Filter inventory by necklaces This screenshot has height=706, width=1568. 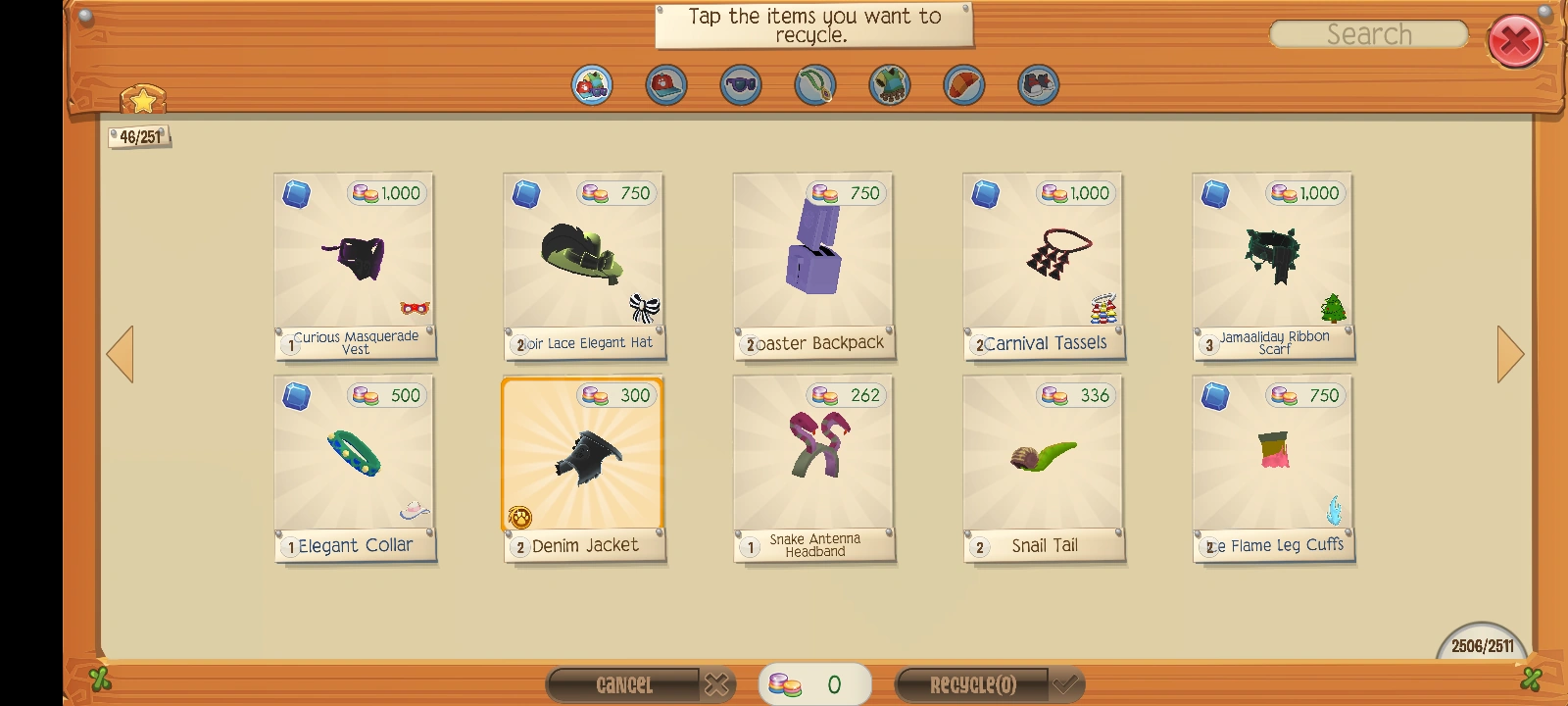(815, 85)
